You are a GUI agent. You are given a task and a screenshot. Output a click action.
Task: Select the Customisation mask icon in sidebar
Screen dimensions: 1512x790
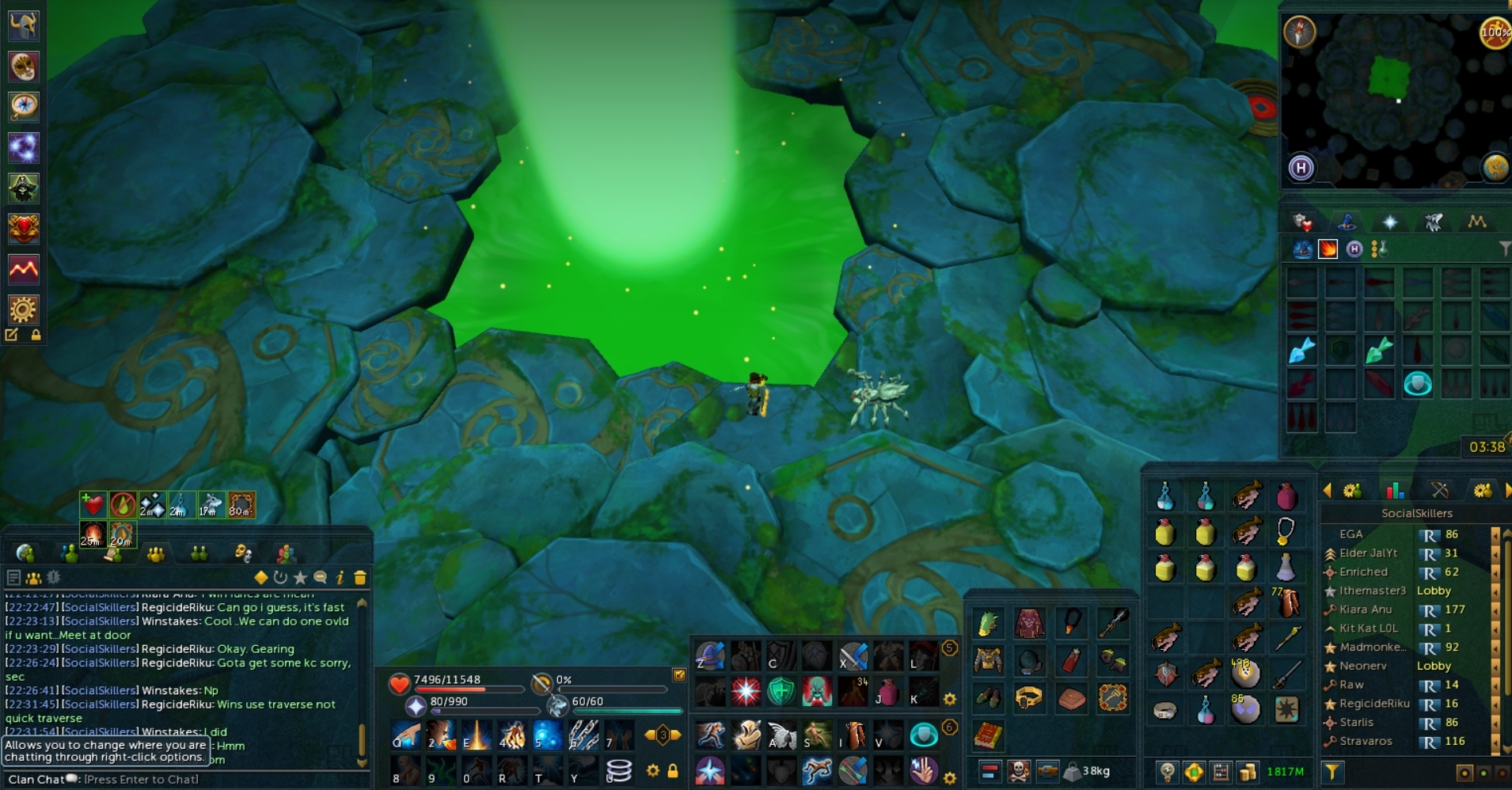[24, 66]
